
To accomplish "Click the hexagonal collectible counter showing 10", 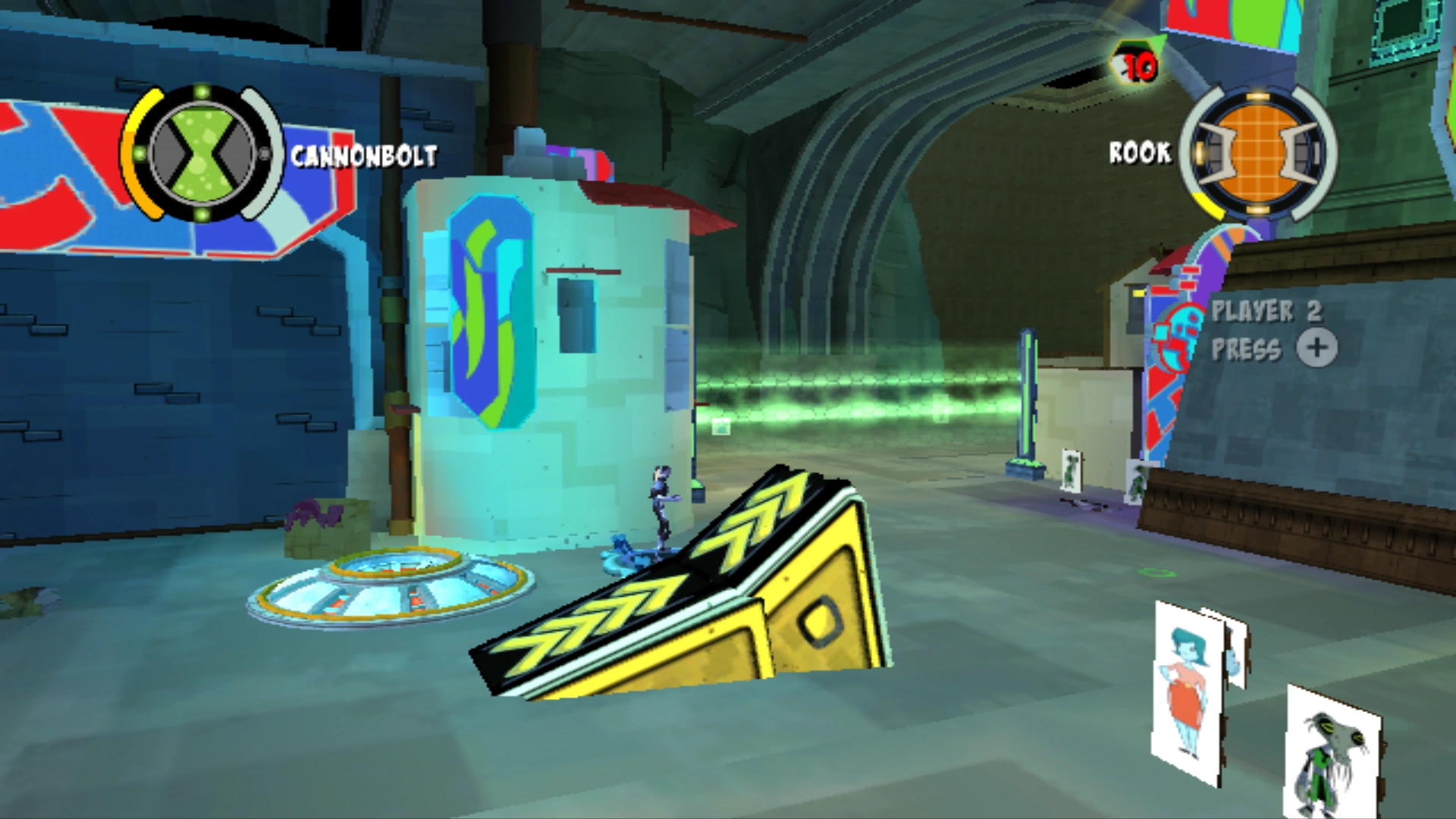I will coord(1134,64).
